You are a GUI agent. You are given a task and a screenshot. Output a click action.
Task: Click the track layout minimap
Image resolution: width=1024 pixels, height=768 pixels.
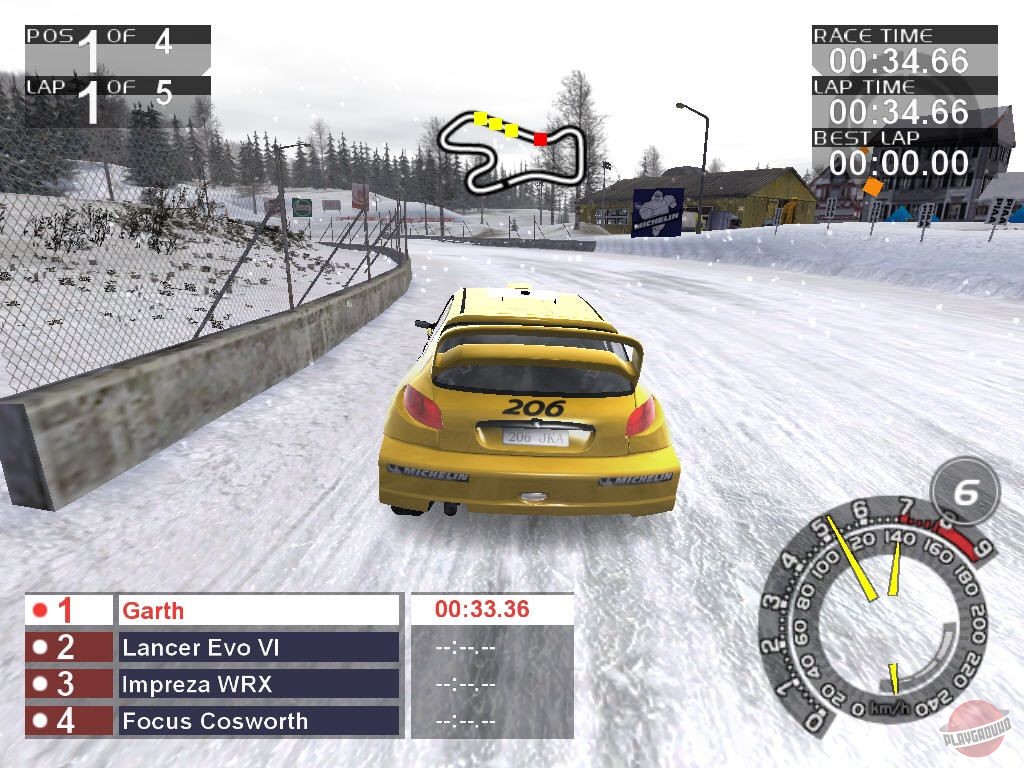pos(508,151)
